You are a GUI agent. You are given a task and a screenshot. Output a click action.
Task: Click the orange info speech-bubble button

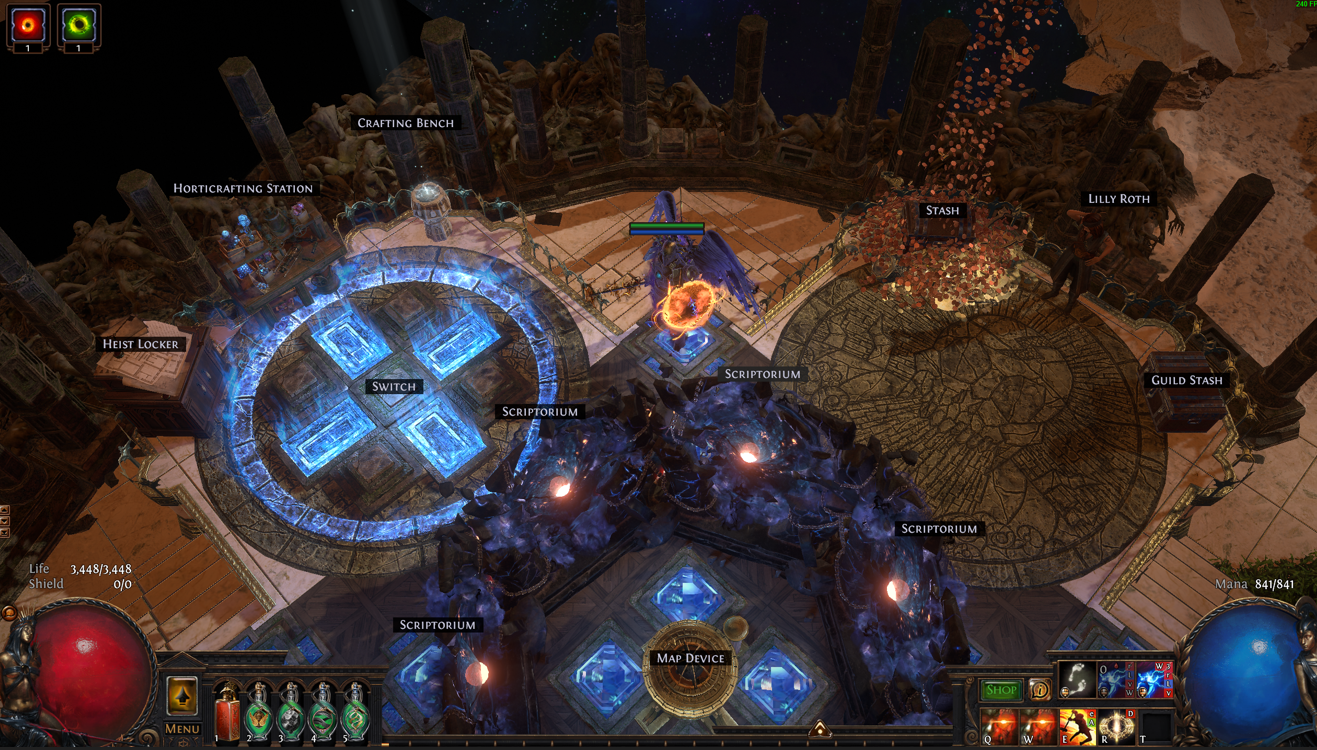point(1039,690)
